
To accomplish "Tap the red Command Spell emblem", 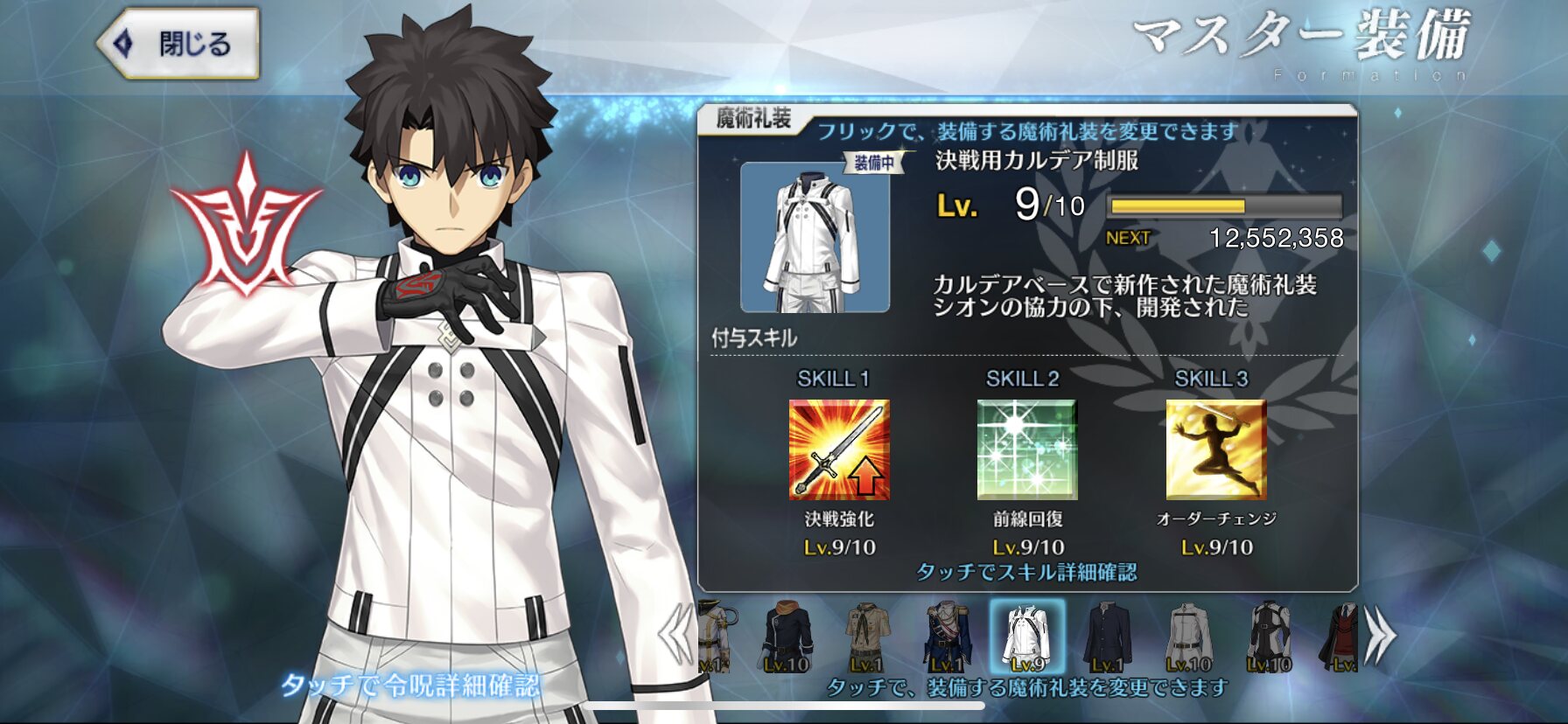I will click(x=246, y=226).
